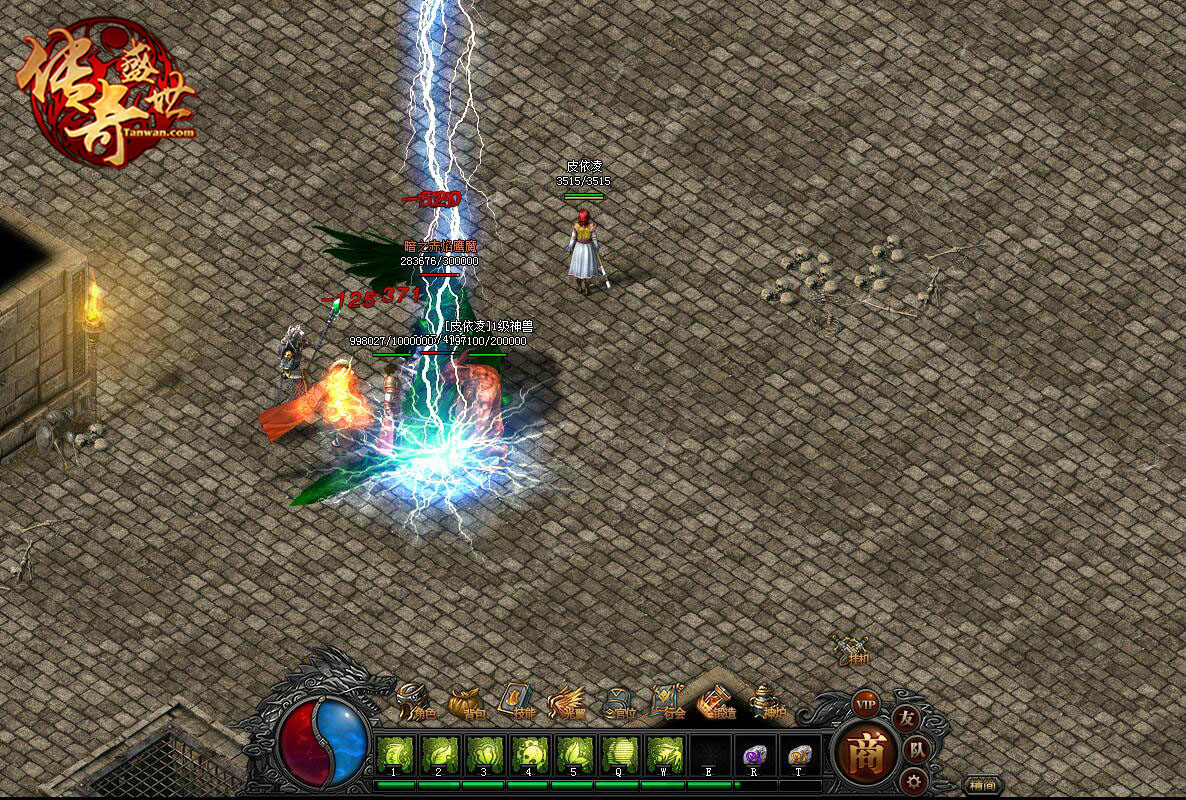Use the purple stone item in slot R

tap(754, 755)
